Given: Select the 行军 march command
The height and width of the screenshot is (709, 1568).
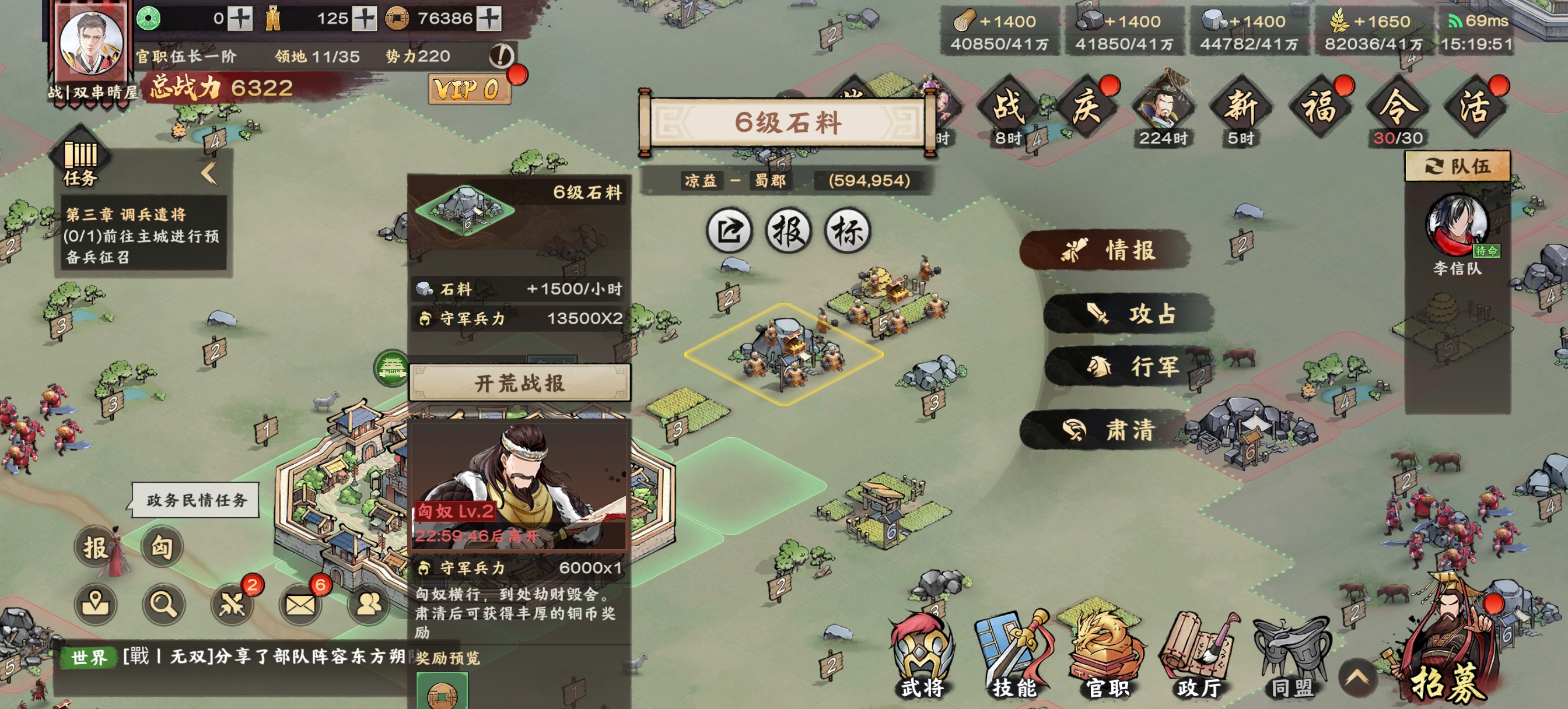Looking at the screenshot, I should click(x=1131, y=366).
